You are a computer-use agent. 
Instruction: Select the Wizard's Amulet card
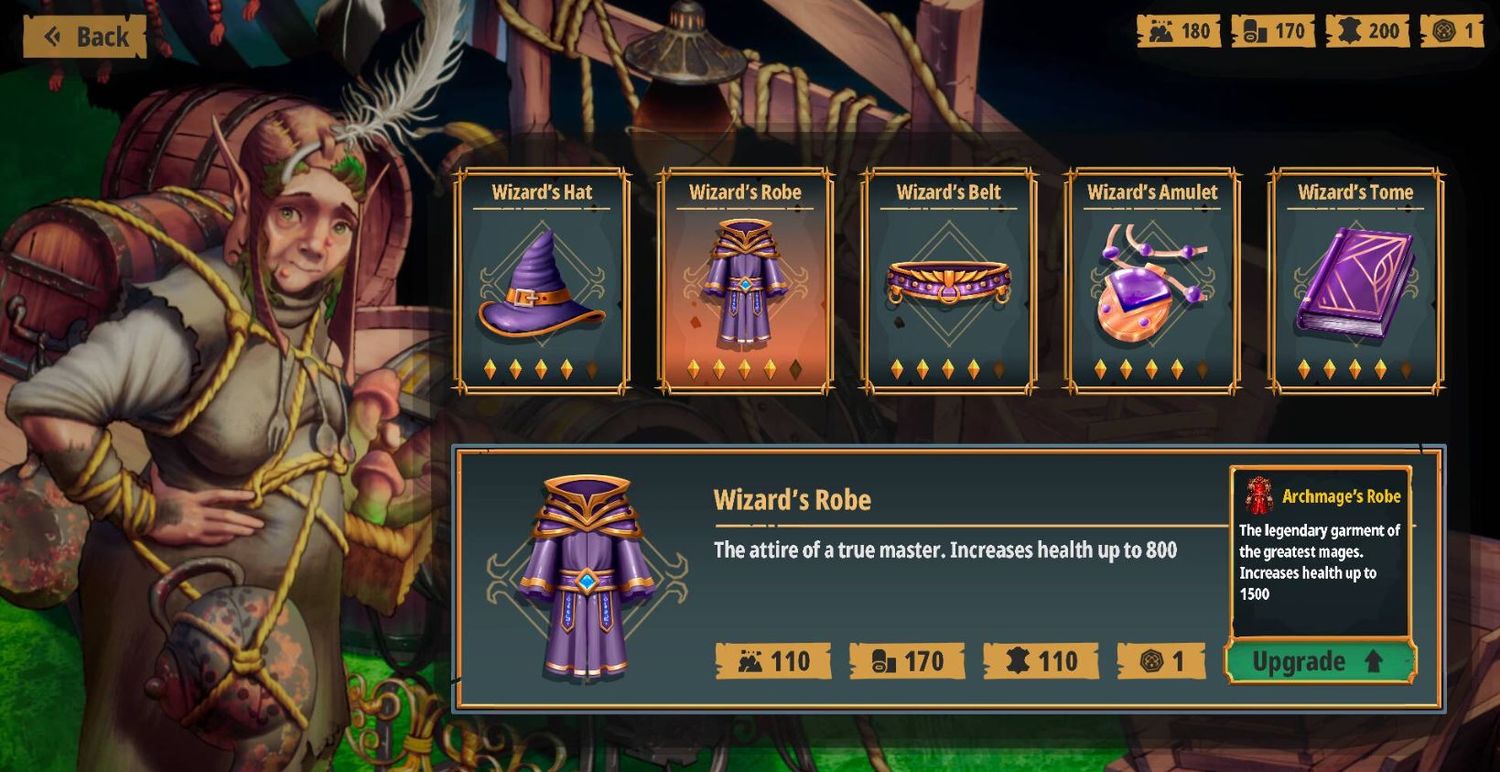1152,281
